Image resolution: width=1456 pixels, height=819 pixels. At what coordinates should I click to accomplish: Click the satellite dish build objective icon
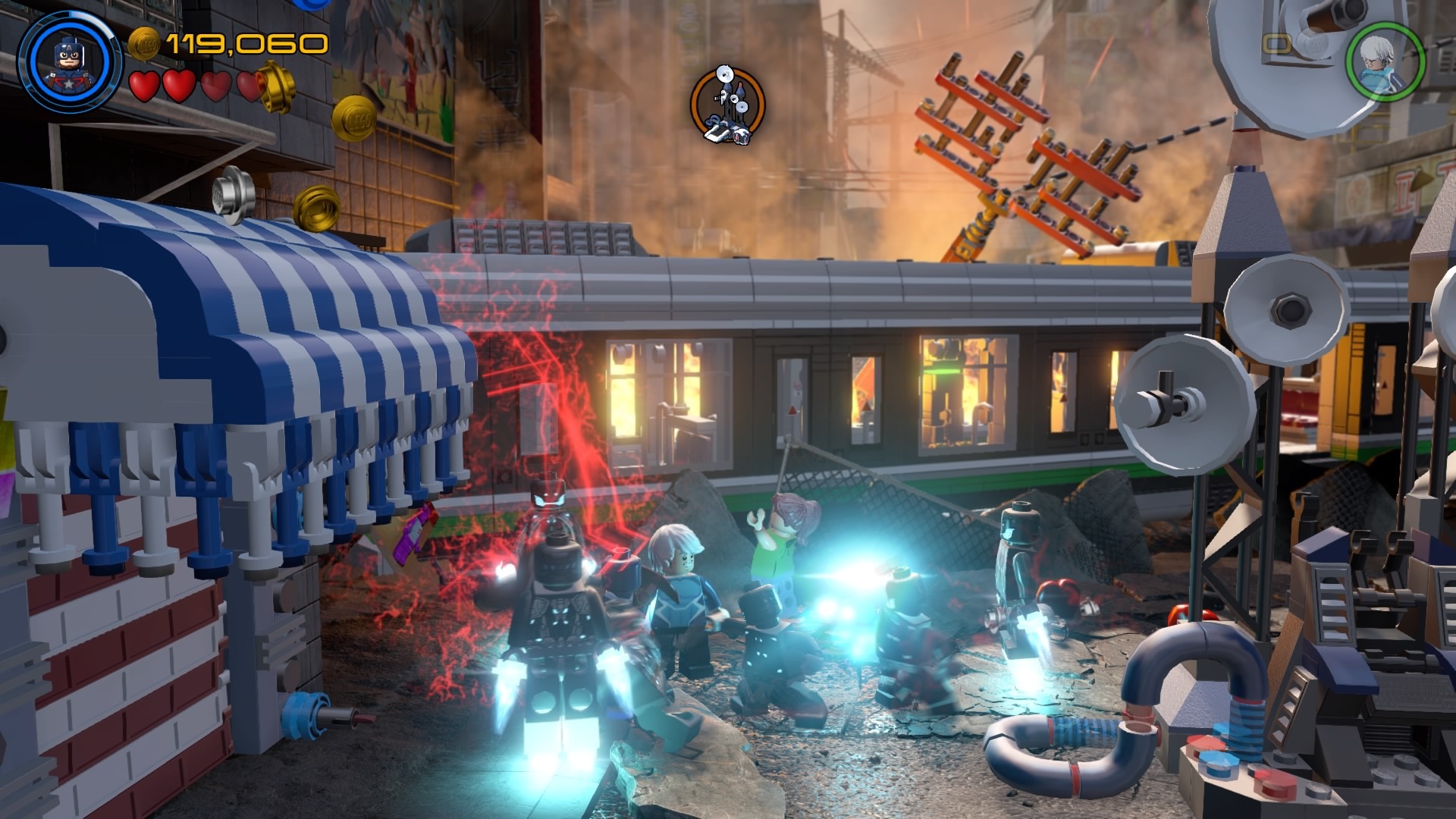coord(727,106)
